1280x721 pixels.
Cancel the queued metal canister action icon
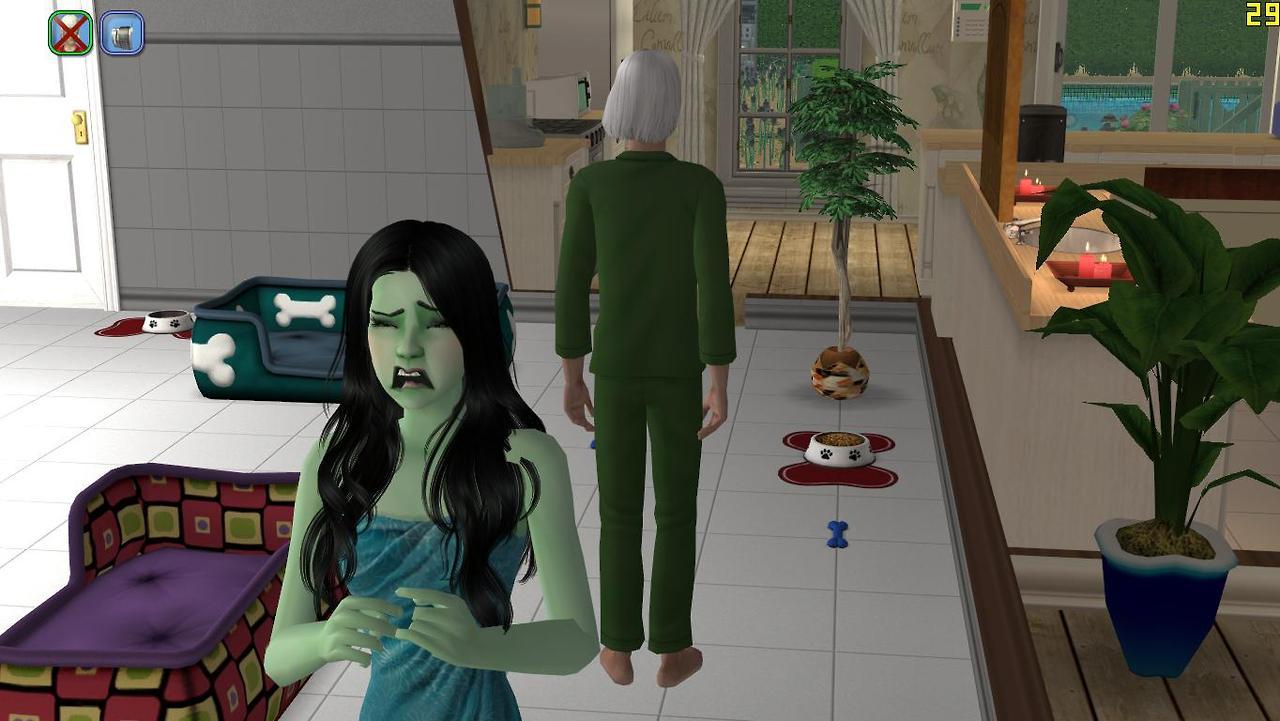point(122,33)
